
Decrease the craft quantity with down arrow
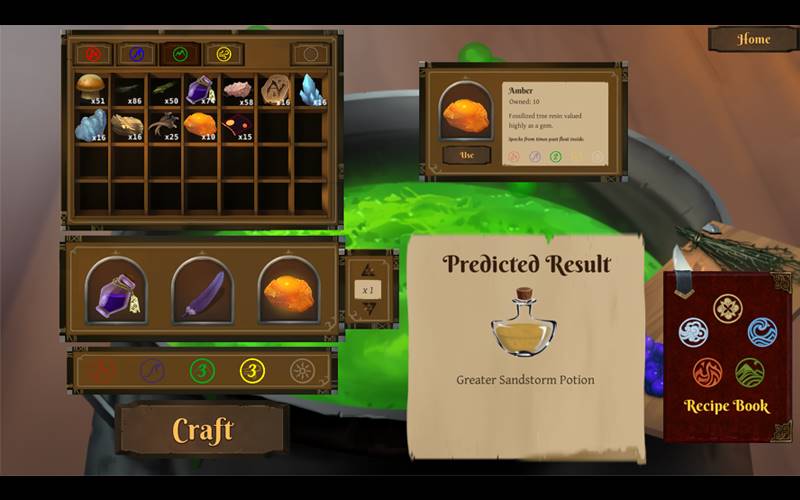coord(367,309)
